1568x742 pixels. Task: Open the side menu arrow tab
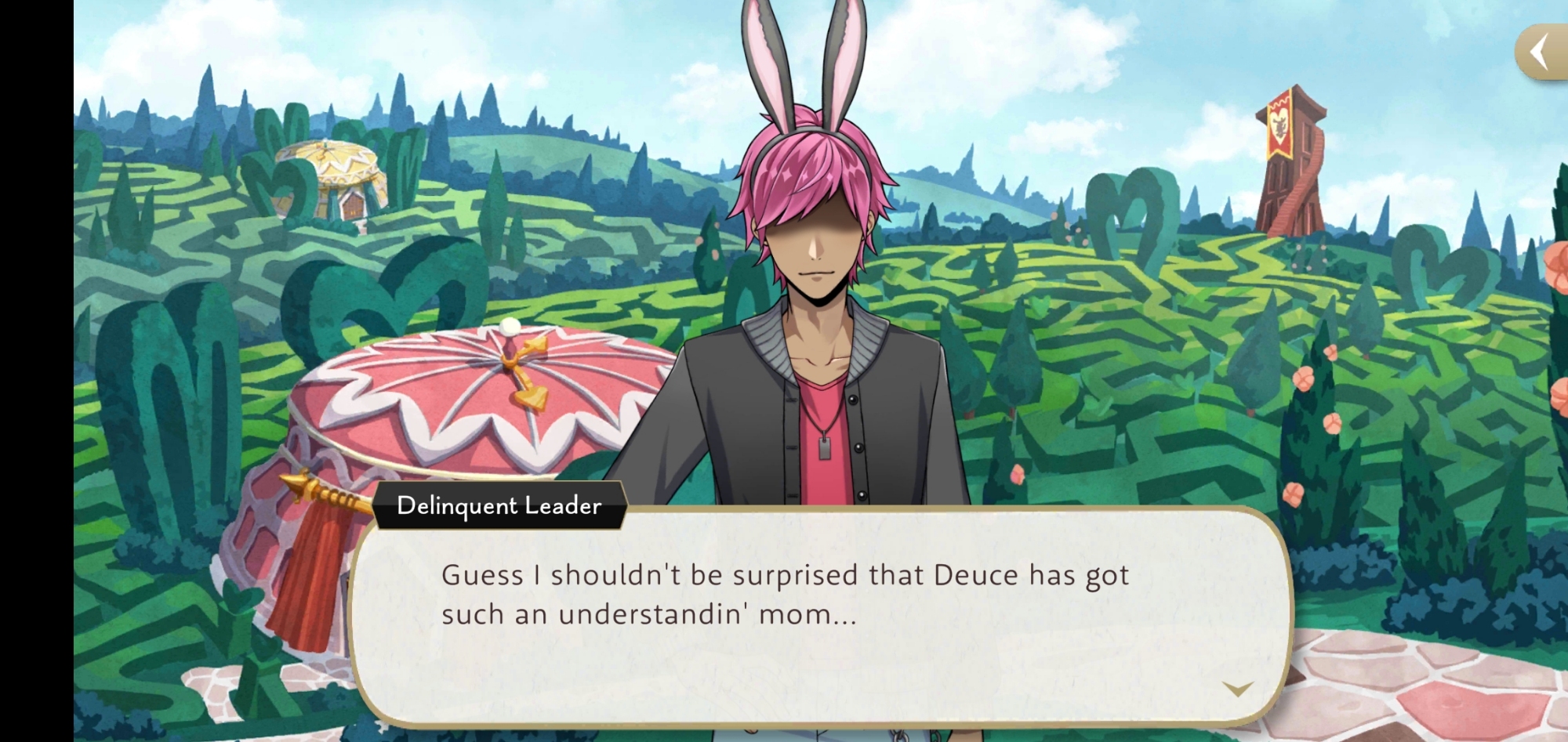pyautogui.click(x=1540, y=52)
